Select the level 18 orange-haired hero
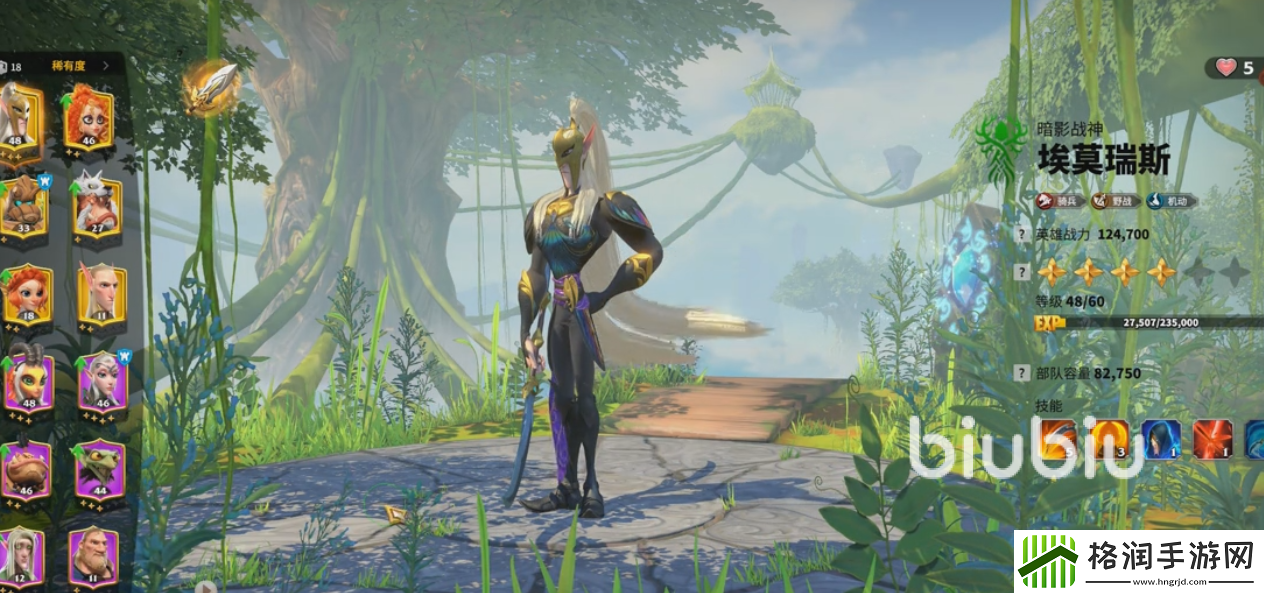The height and width of the screenshot is (593, 1264). click(26, 295)
